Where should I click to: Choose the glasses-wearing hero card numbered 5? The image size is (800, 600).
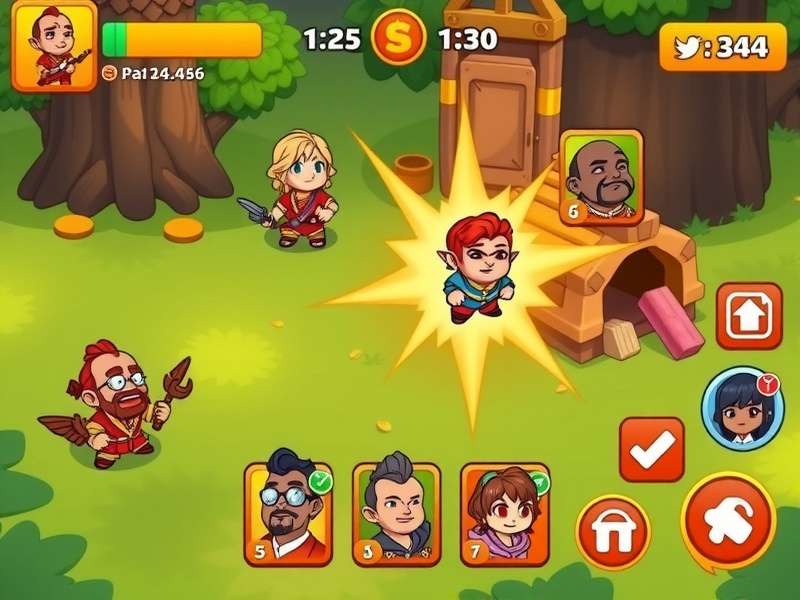pyautogui.click(x=288, y=512)
